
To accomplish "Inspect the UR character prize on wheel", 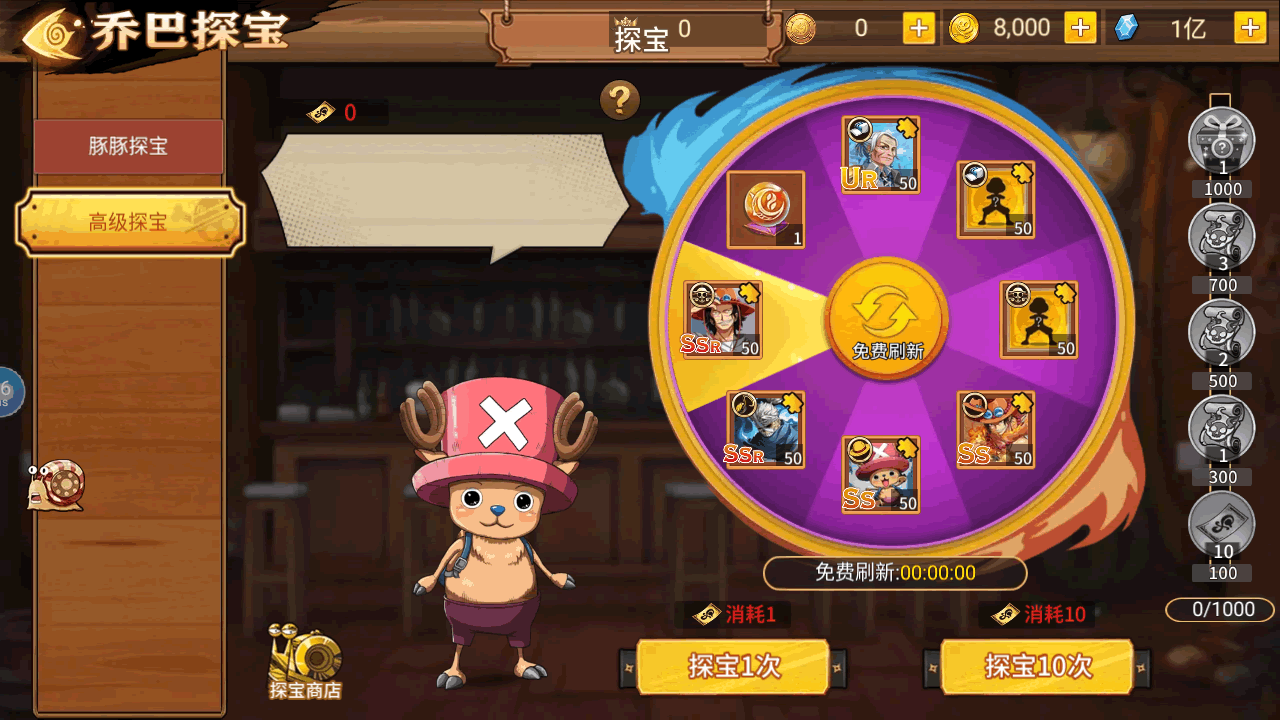I will [x=880, y=155].
